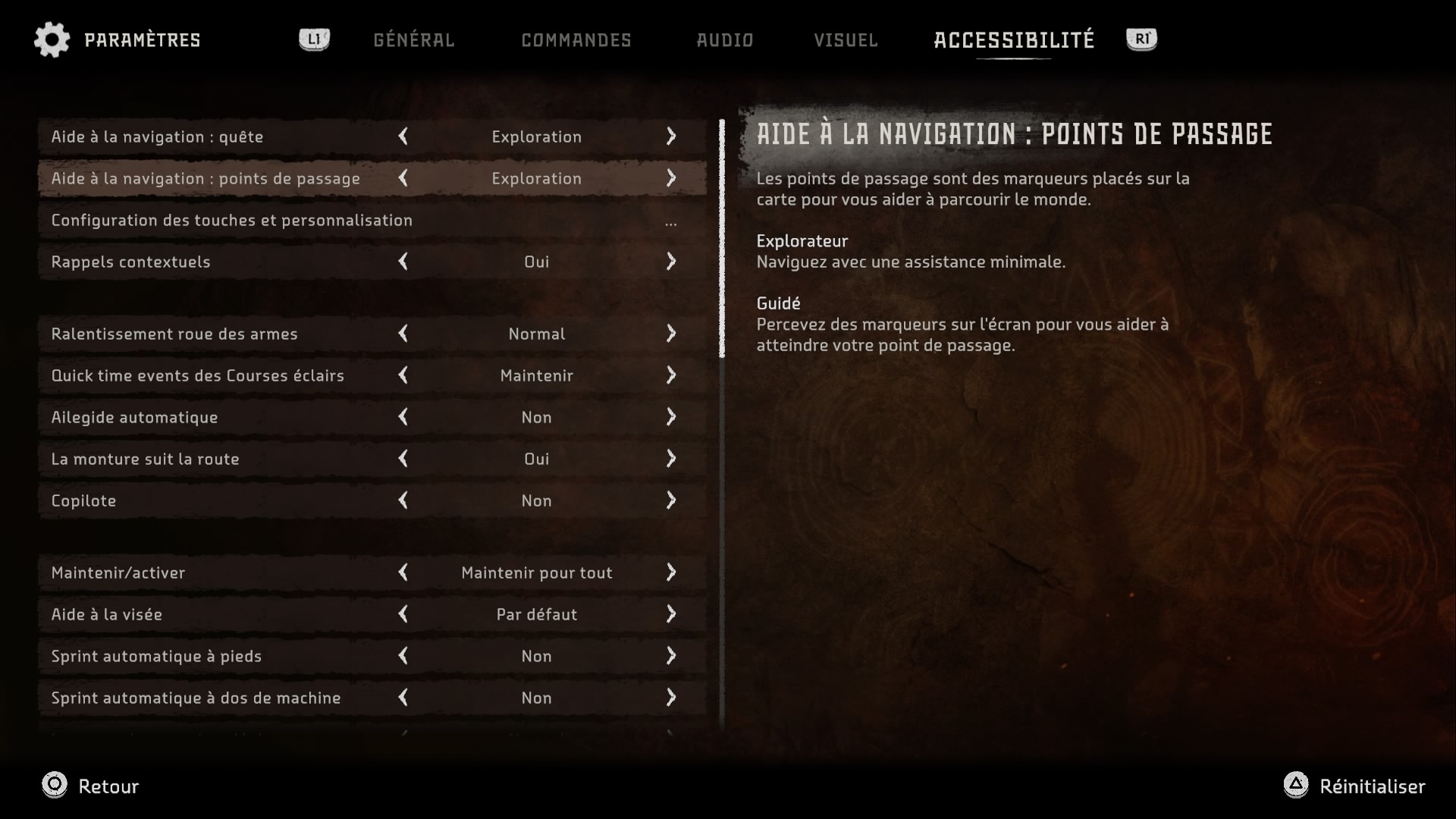Switch to the Général tab
The image size is (1456, 819).
(x=413, y=40)
